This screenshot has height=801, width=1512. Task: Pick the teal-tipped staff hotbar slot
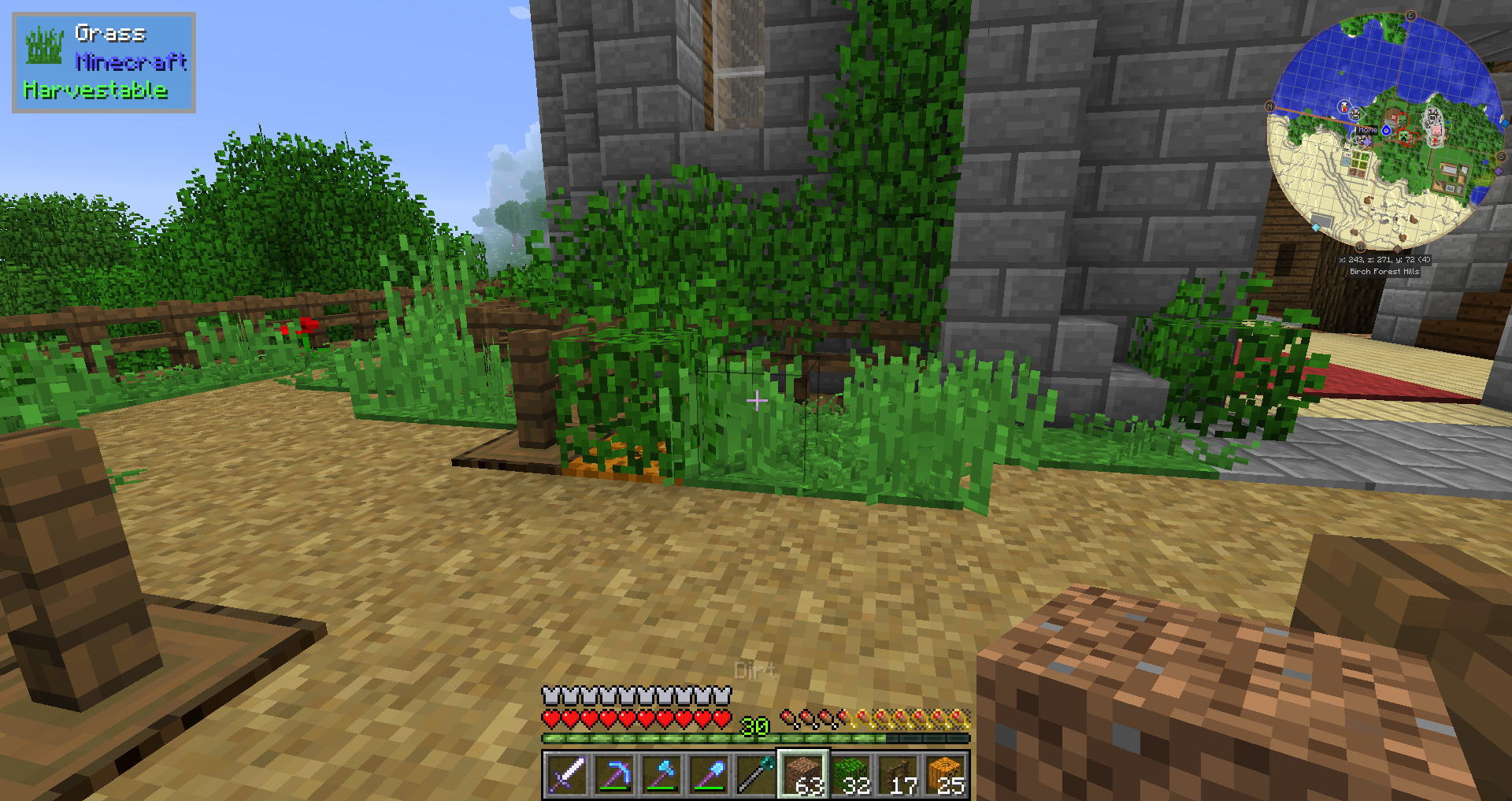click(756, 774)
